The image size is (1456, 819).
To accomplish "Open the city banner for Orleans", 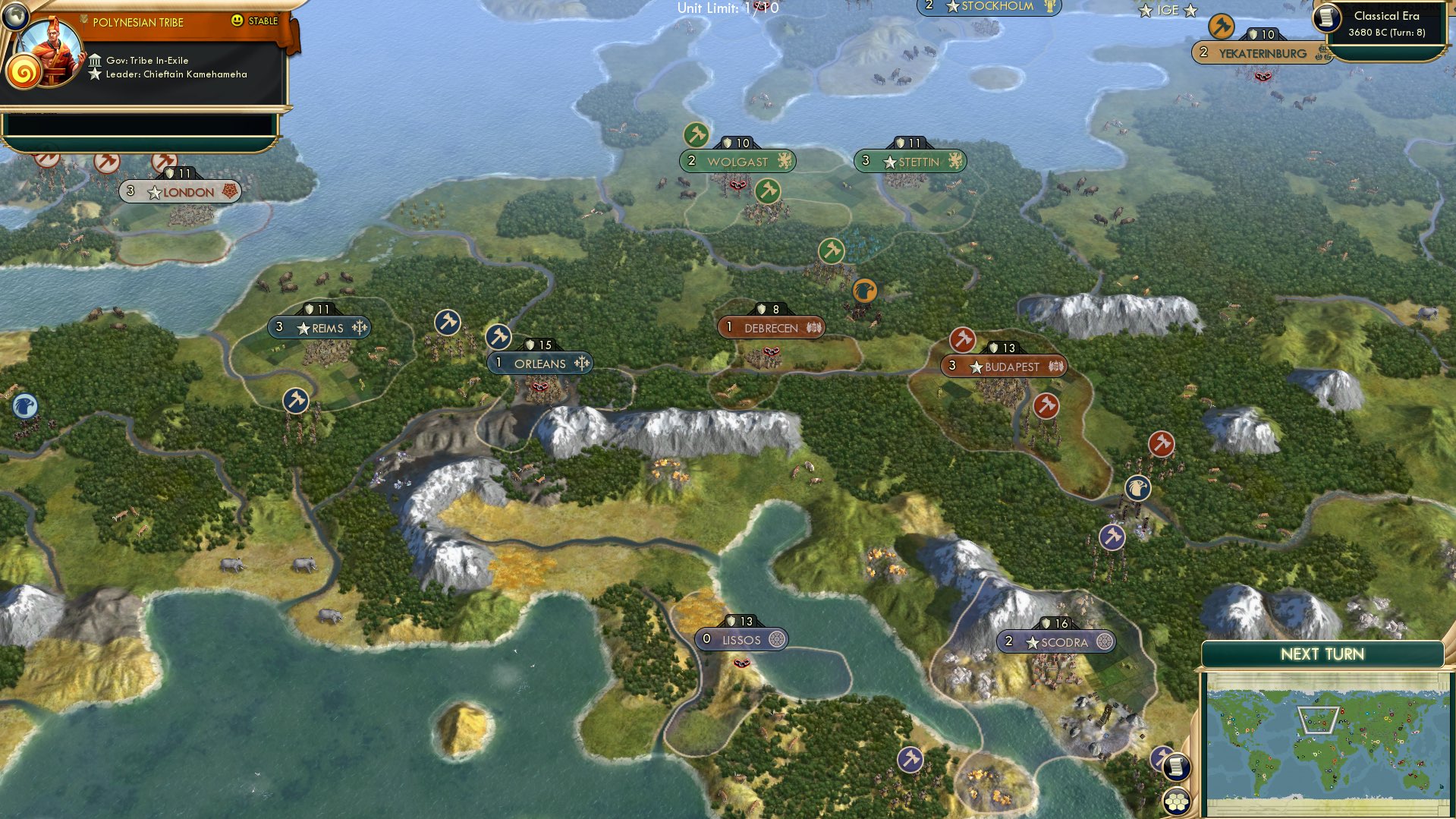I will [x=539, y=363].
